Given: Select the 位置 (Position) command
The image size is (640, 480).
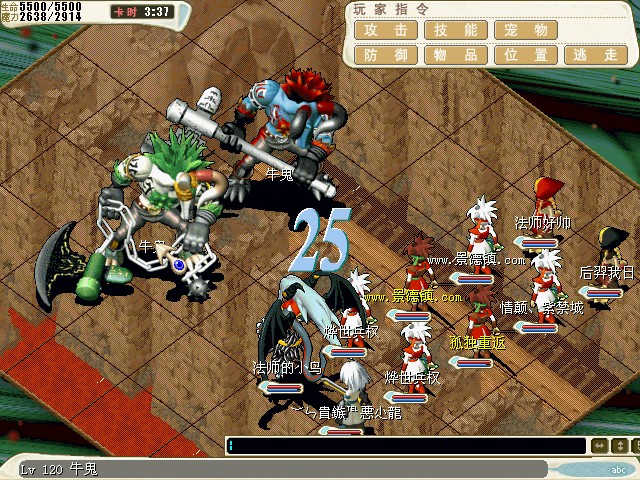Looking at the screenshot, I should point(527,55).
